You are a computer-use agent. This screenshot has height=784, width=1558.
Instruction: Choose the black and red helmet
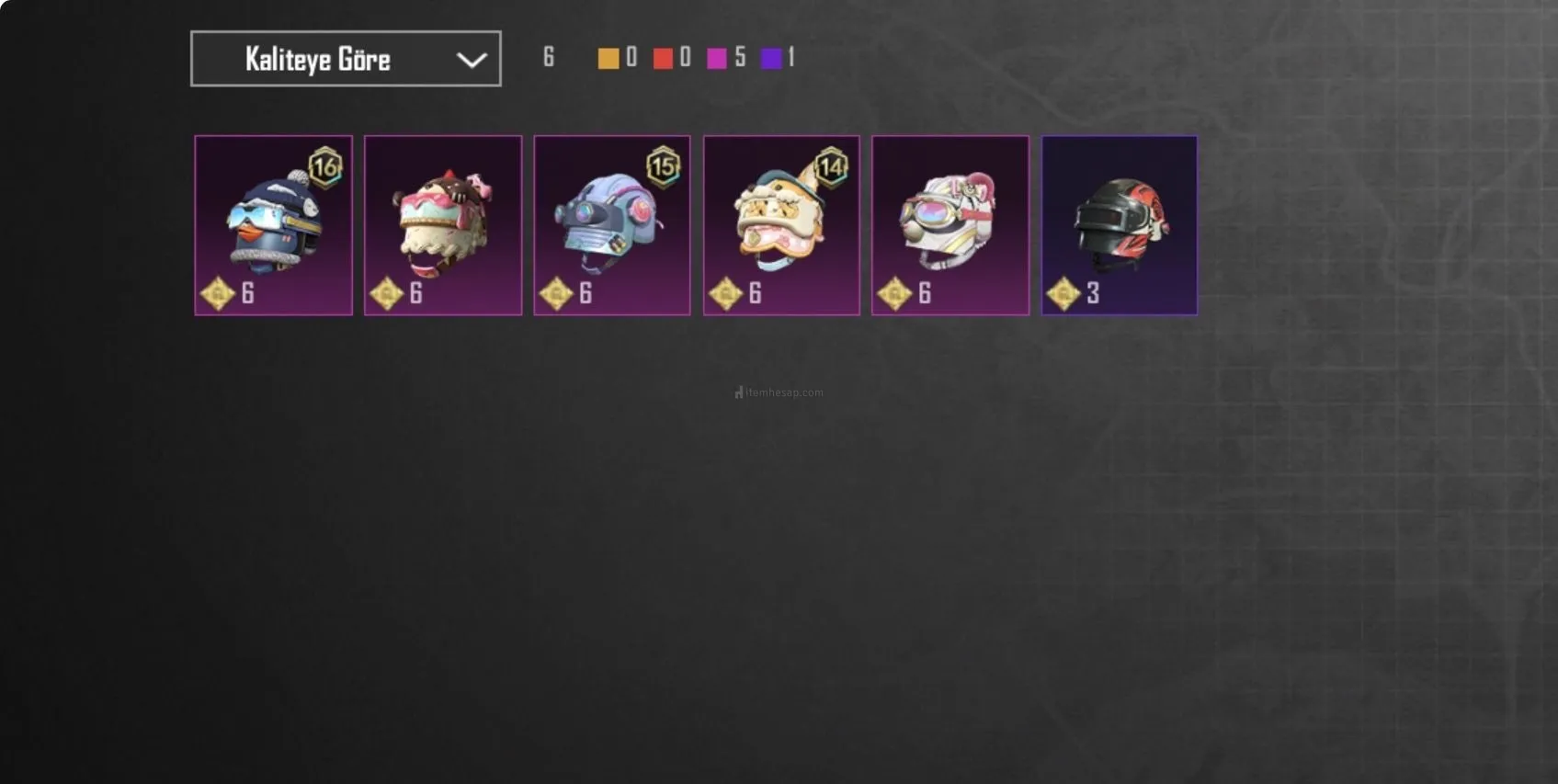click(1120, 225)
